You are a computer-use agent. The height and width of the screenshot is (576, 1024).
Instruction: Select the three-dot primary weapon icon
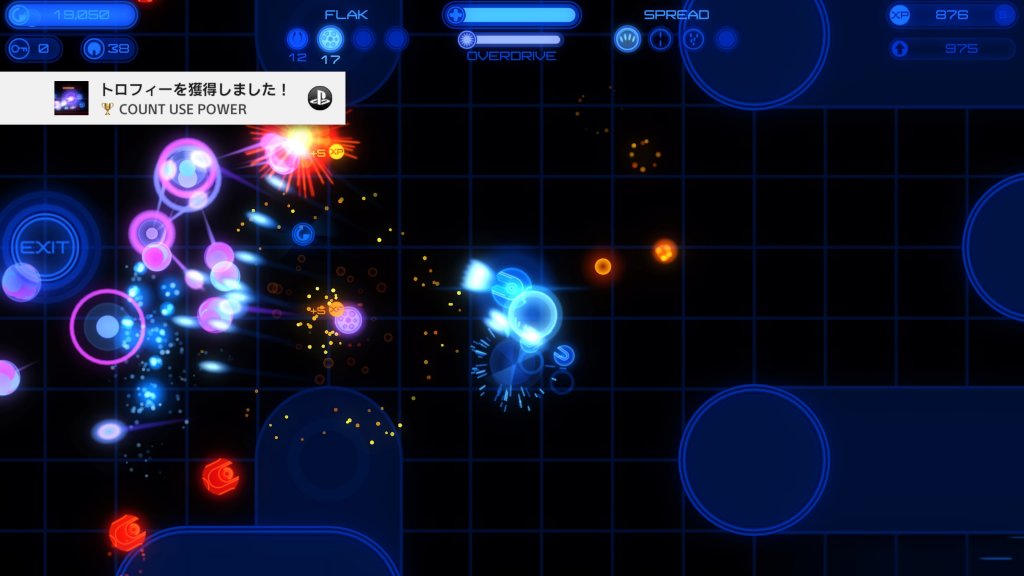(693, 39)
